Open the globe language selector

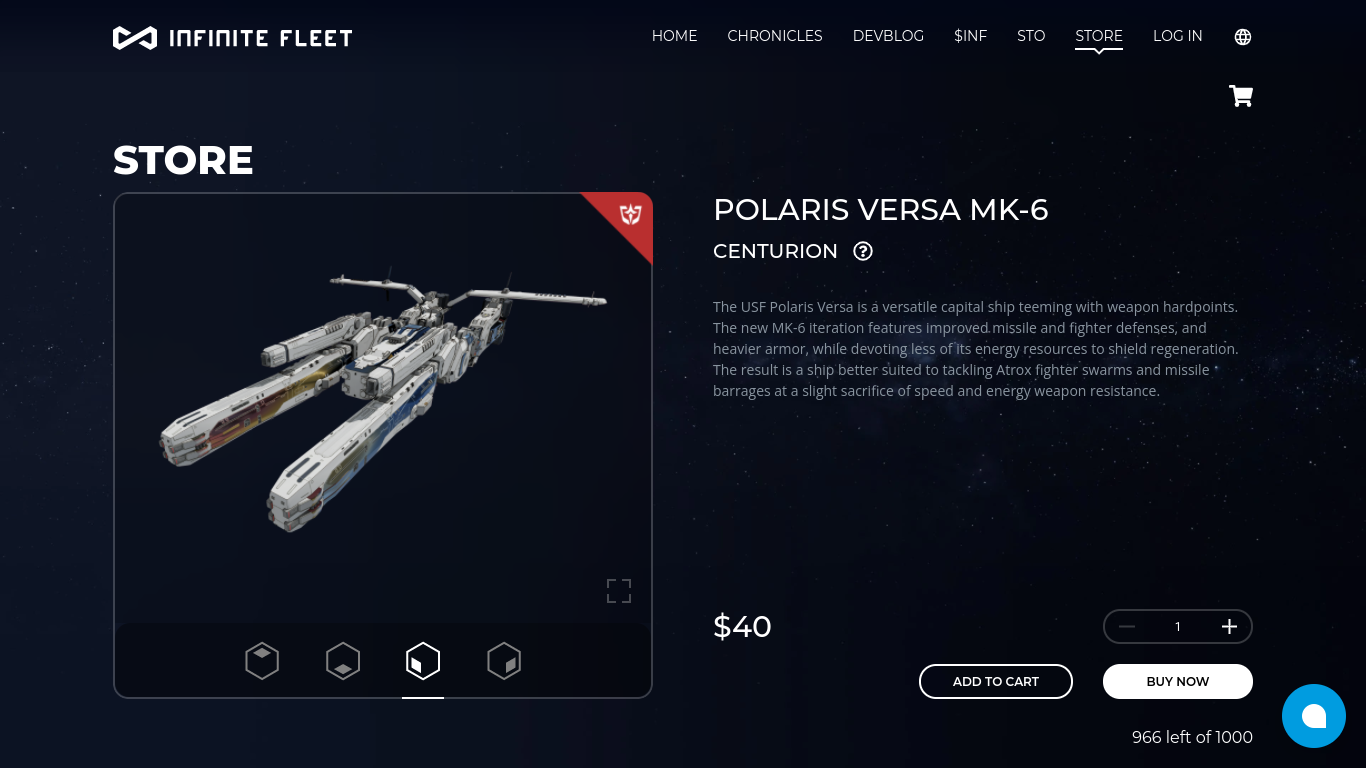pos(1243,37)
